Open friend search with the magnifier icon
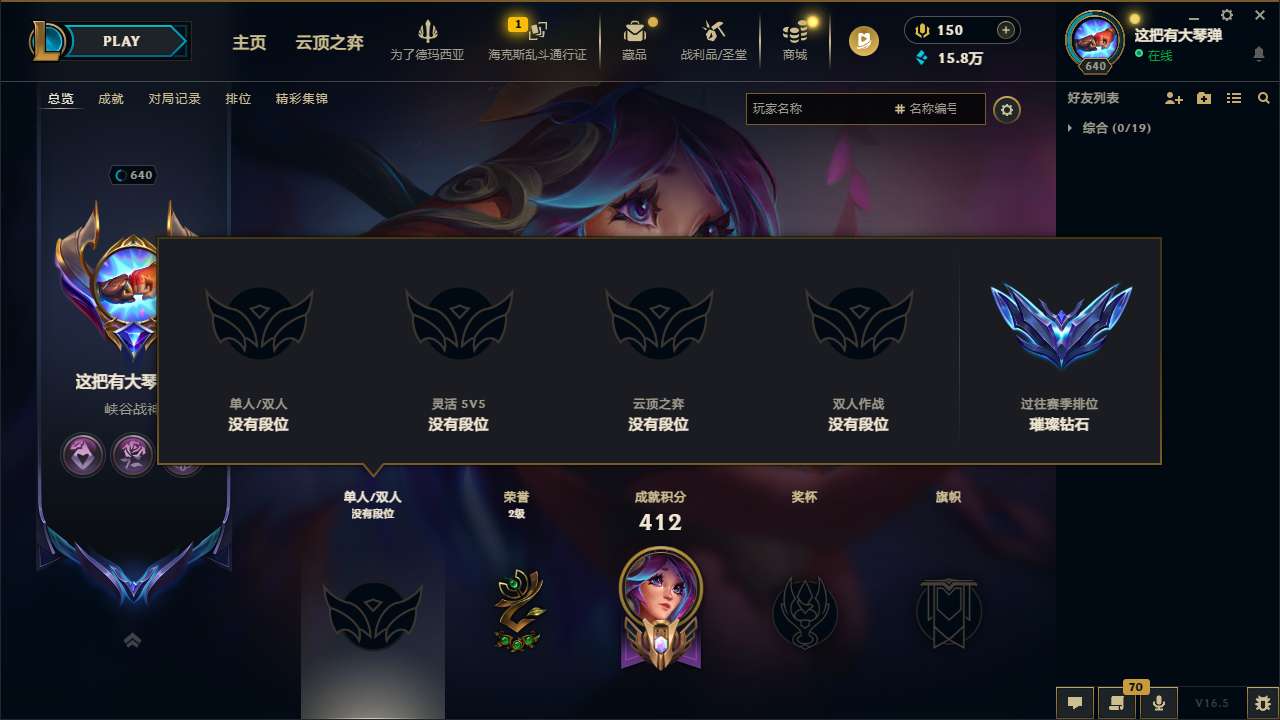Screen dimensions: 1280x720 click(x=1264, y=98)
